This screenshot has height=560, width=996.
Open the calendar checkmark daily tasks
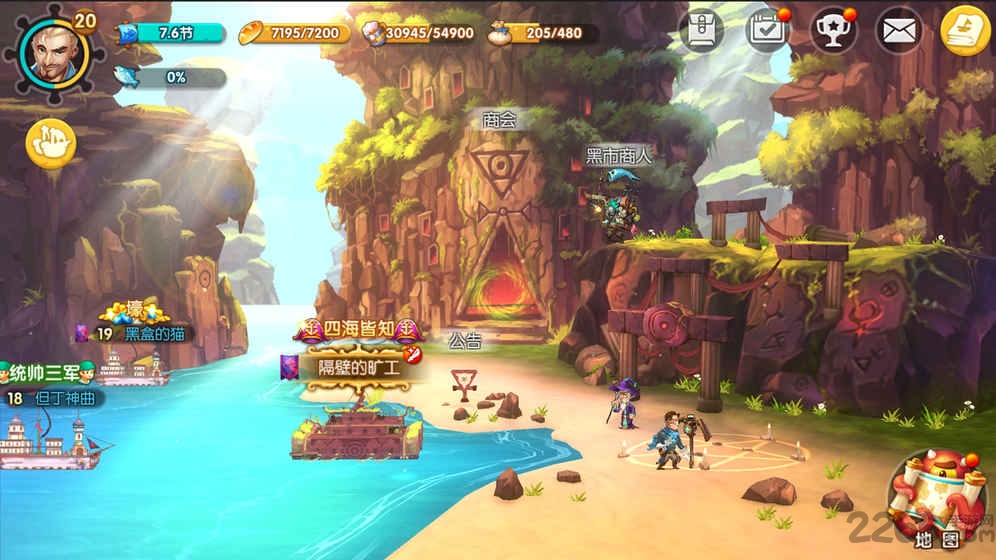click(768, 30)
